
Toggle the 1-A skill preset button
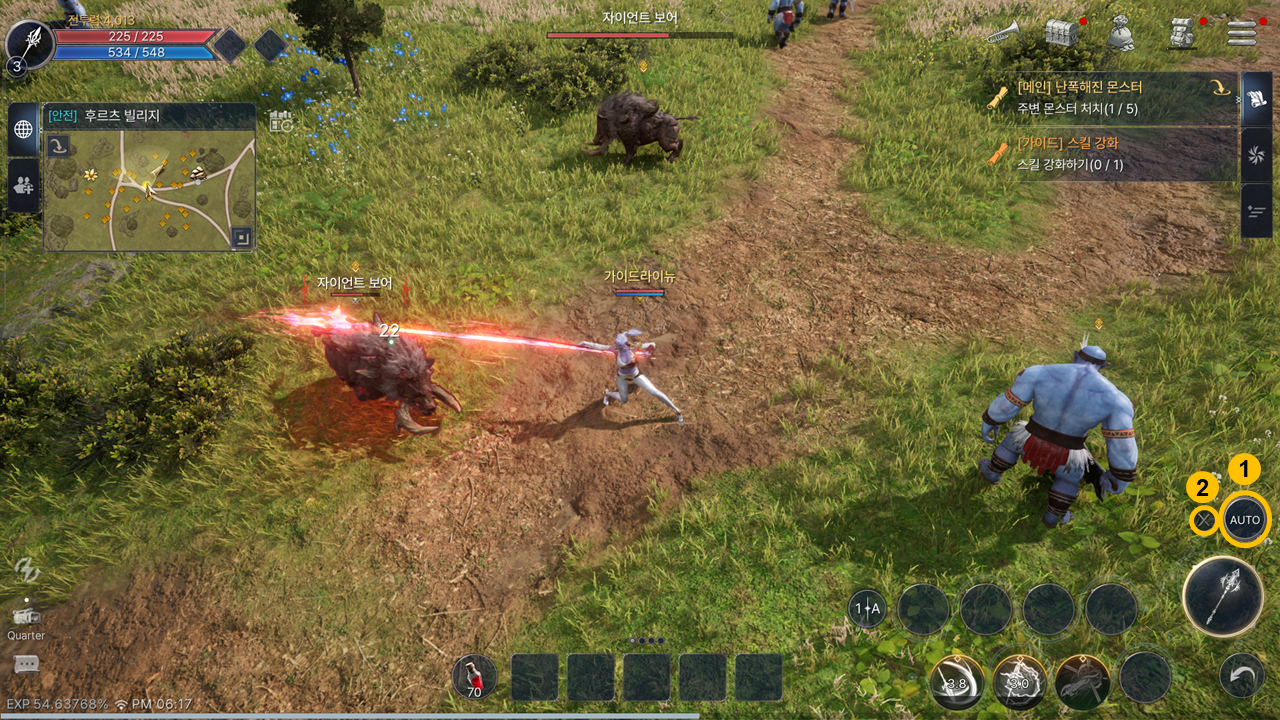point(867,608)
